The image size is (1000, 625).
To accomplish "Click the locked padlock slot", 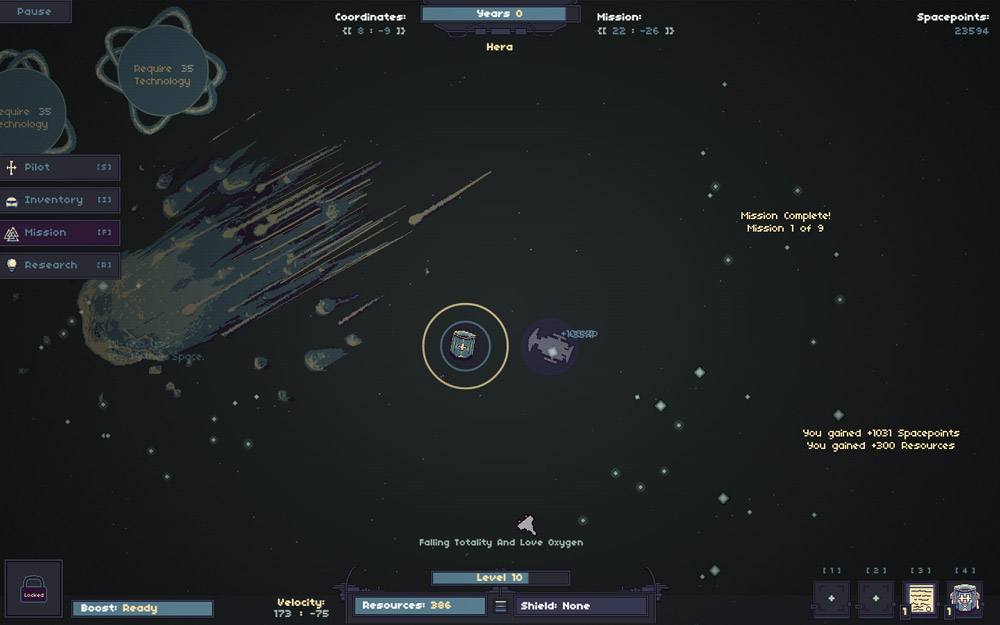I will (x=34, y=588).
